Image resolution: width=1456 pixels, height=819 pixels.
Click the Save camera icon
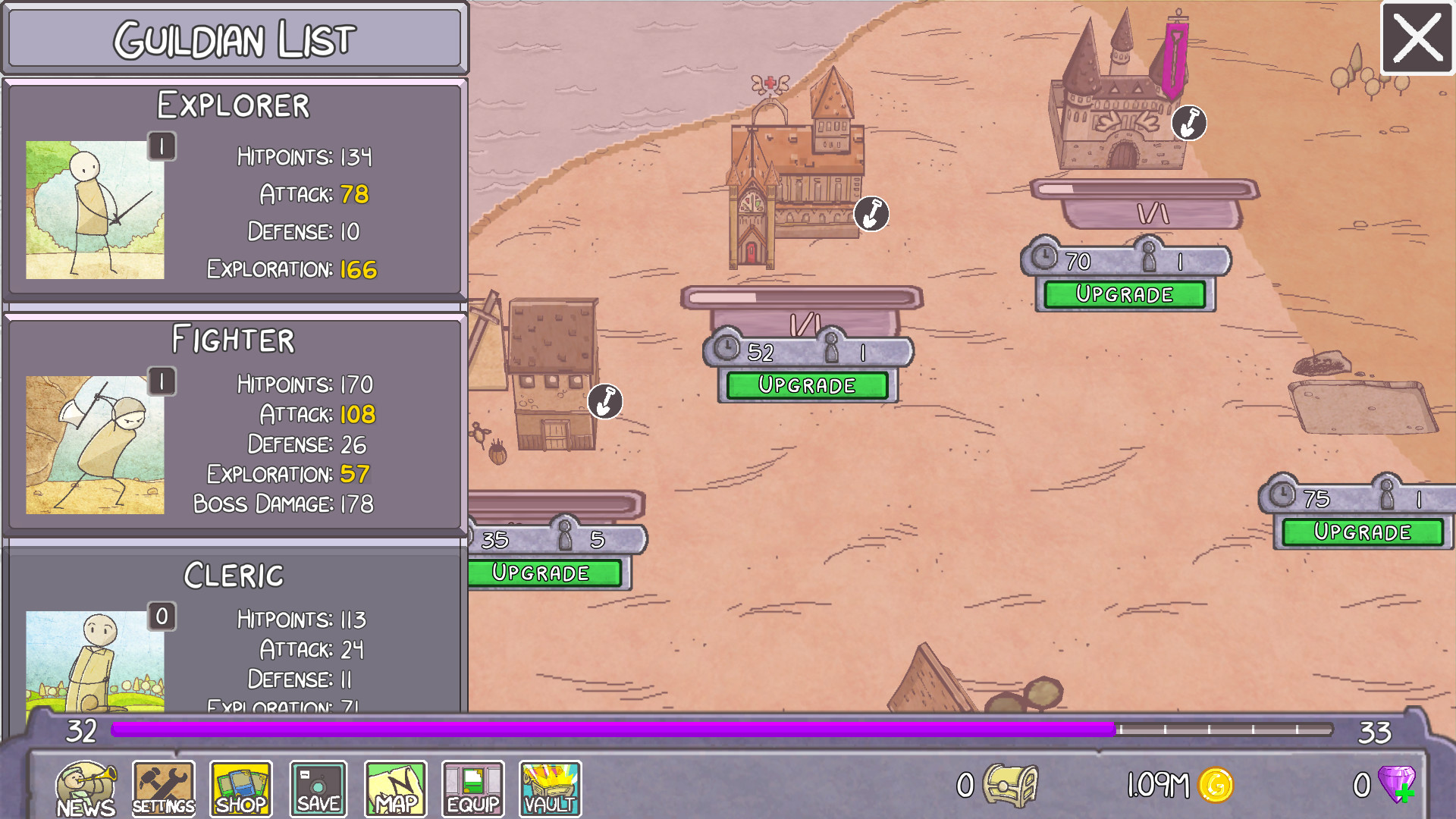pyautogui.click(x=318, y=787)
